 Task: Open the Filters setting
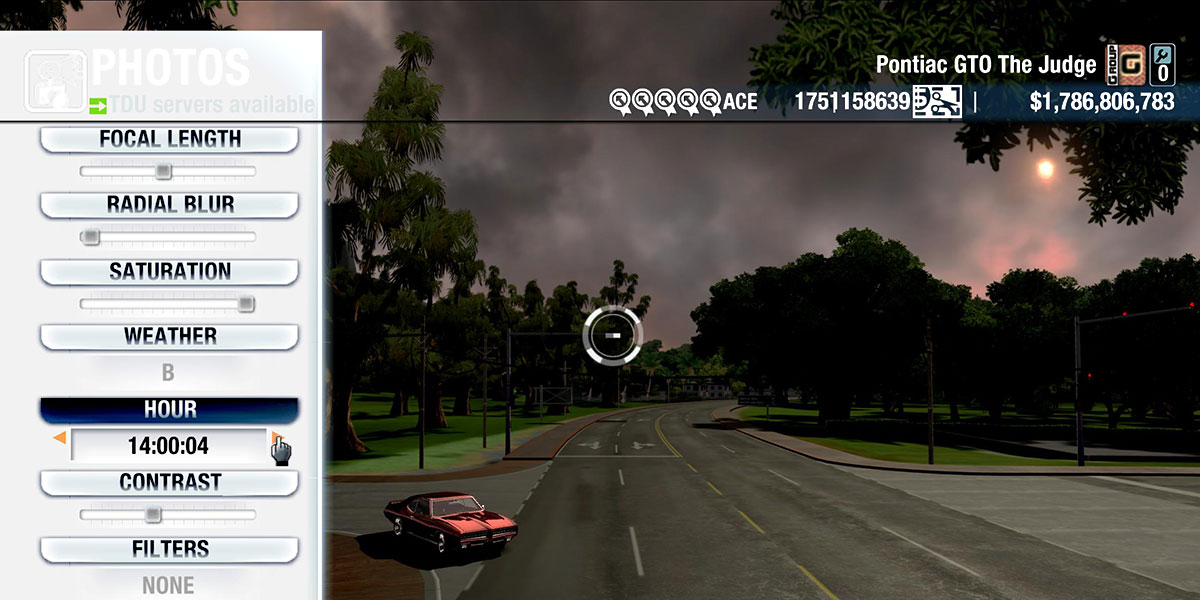pos(169,550)
